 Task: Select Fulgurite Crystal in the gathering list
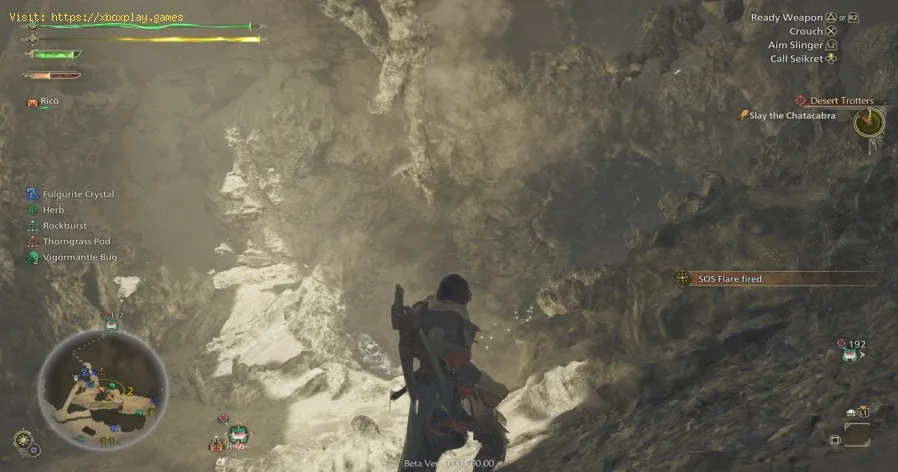77,194
